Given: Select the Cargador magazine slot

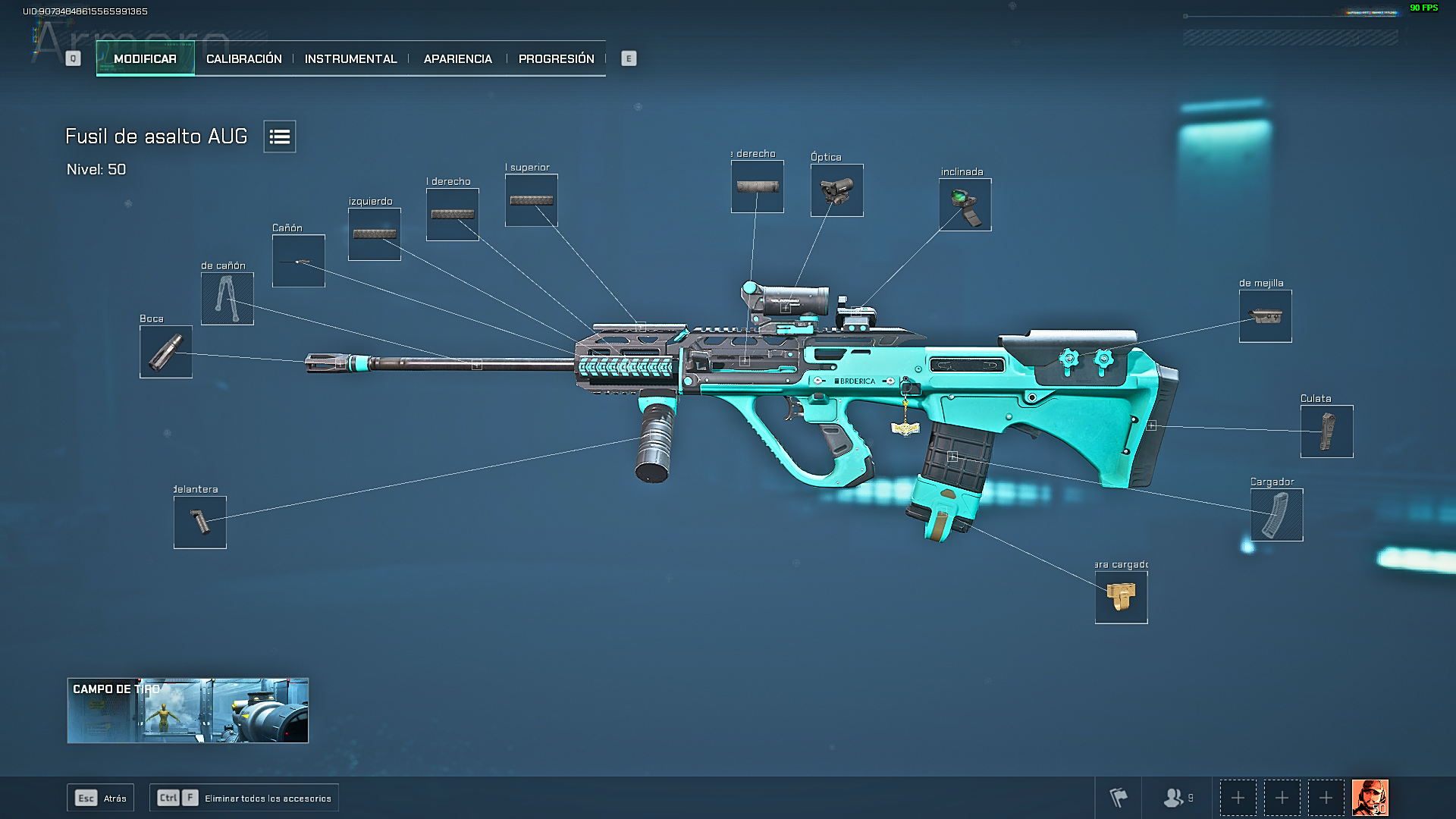Looking at the screenshot, I should tap(1276, 515).
